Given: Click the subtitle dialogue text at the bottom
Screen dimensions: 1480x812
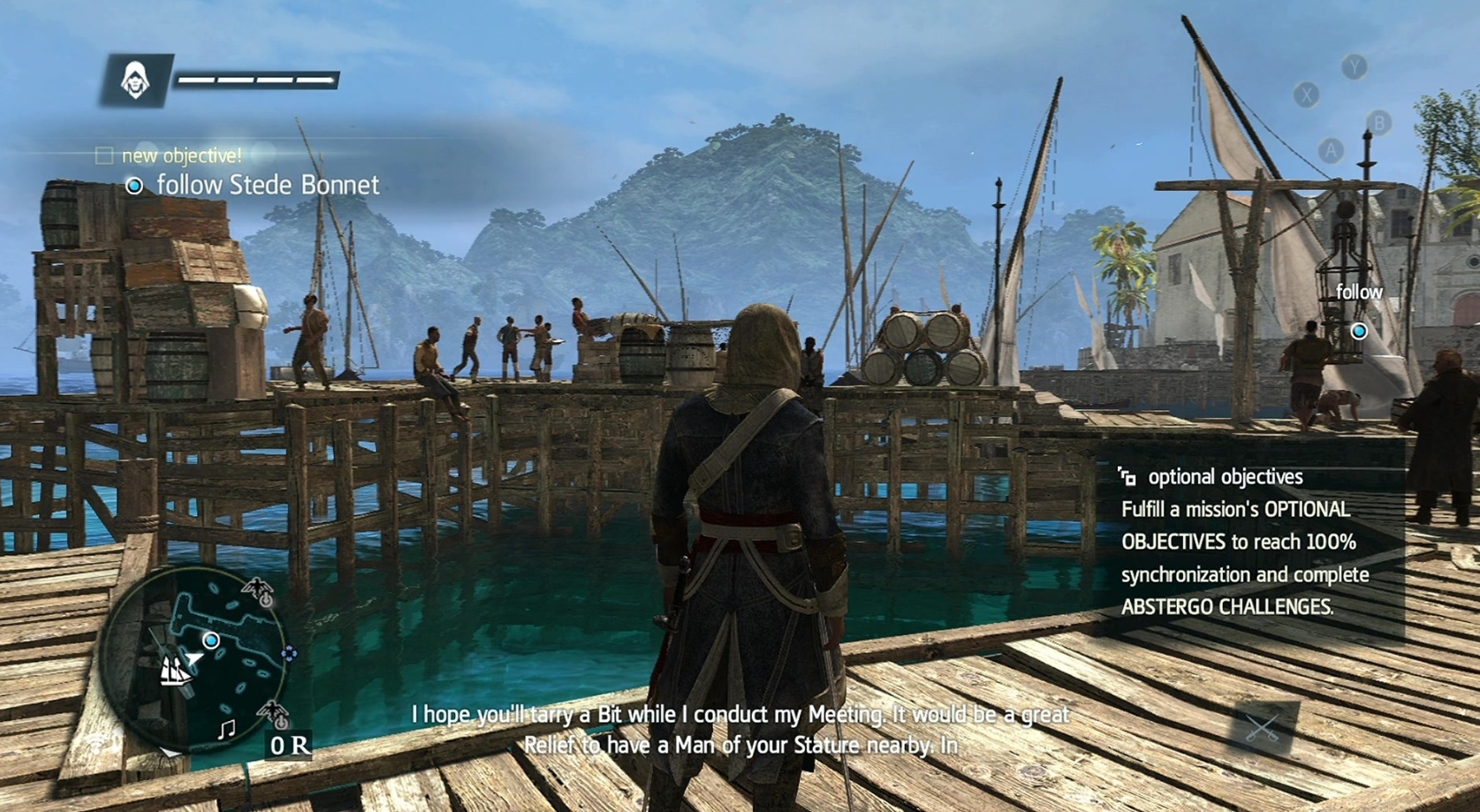Looking at the screenshot, I should (740, 728).
